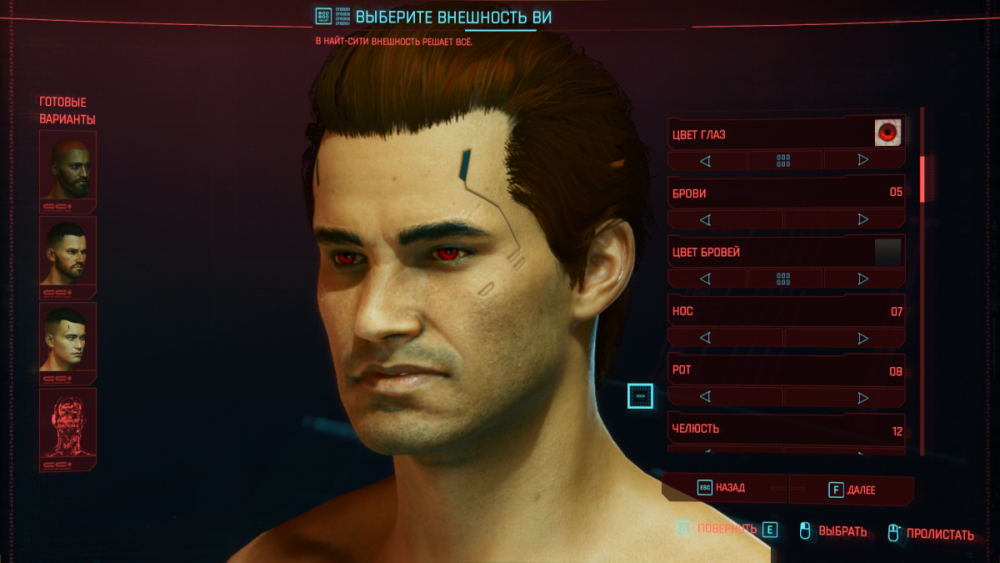Switch НОС to the next option
Image resolution: width=1000 pixels, height=563 pixels.
[862, 338]
